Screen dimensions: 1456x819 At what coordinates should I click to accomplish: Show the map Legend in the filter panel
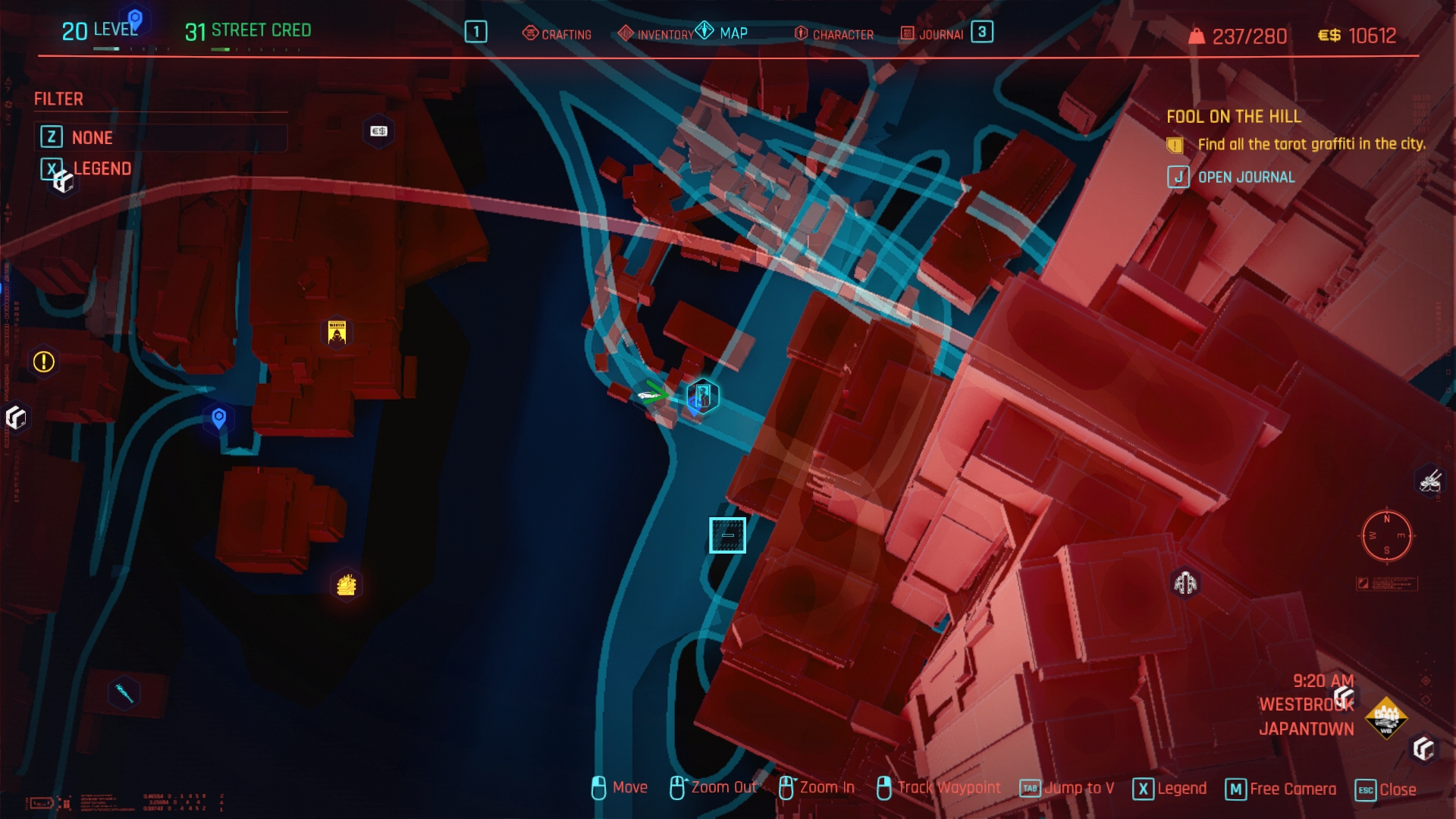pos(102,168)
